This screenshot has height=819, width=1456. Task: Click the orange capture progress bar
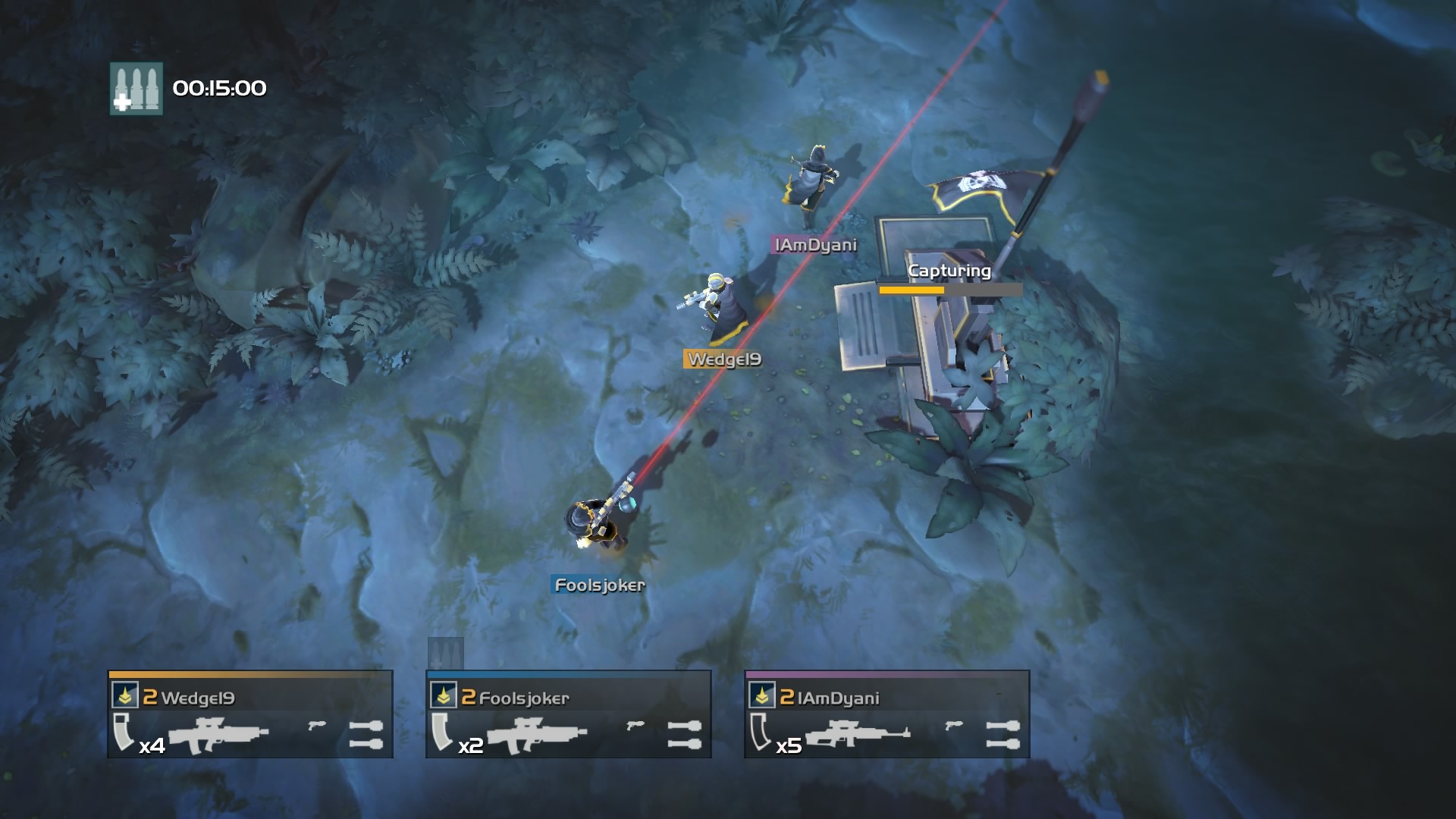click(x=912, y=289)
